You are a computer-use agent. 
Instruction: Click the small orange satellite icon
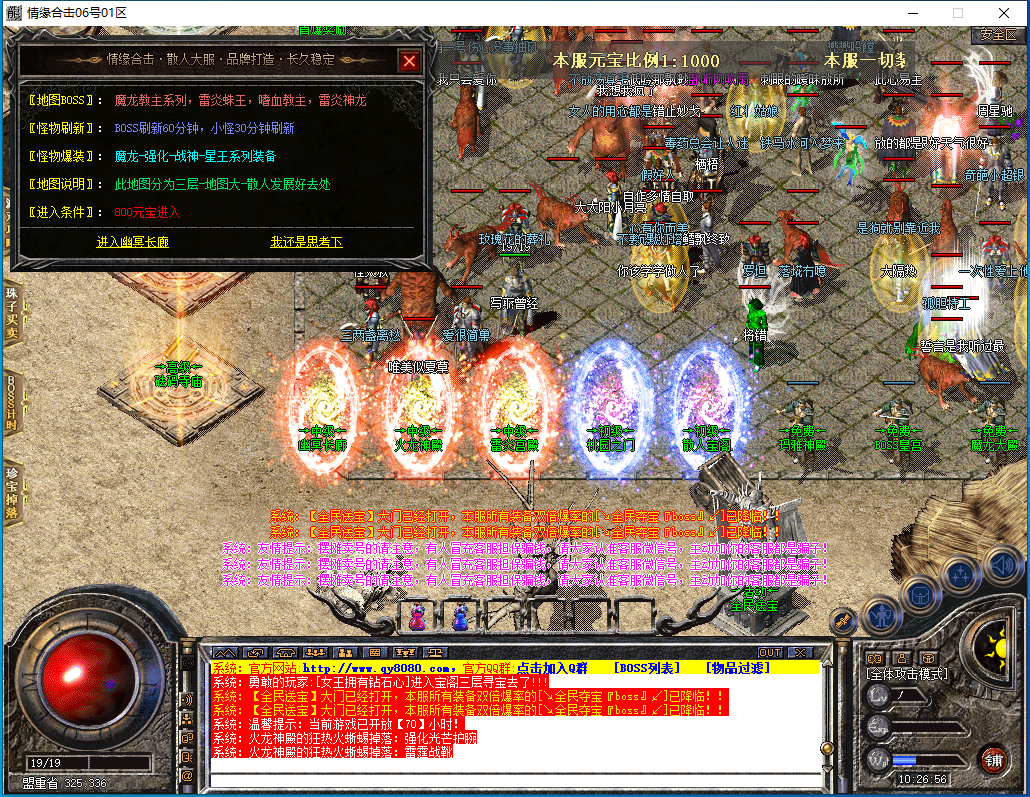click(843, 622)
